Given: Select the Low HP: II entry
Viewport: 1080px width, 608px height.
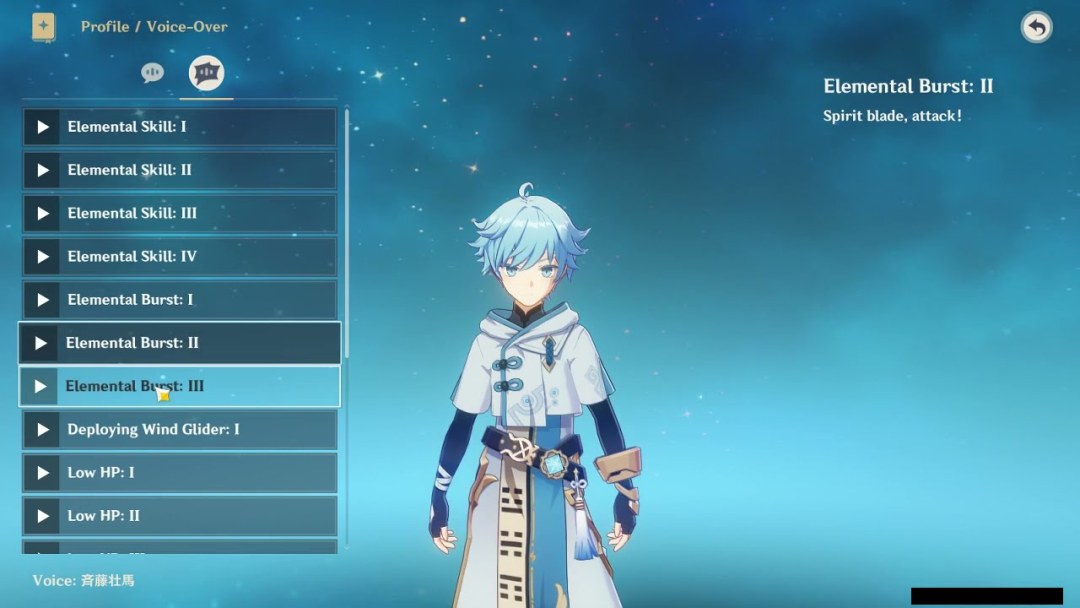Looking at the screenshot, I should tap(180, 516).
